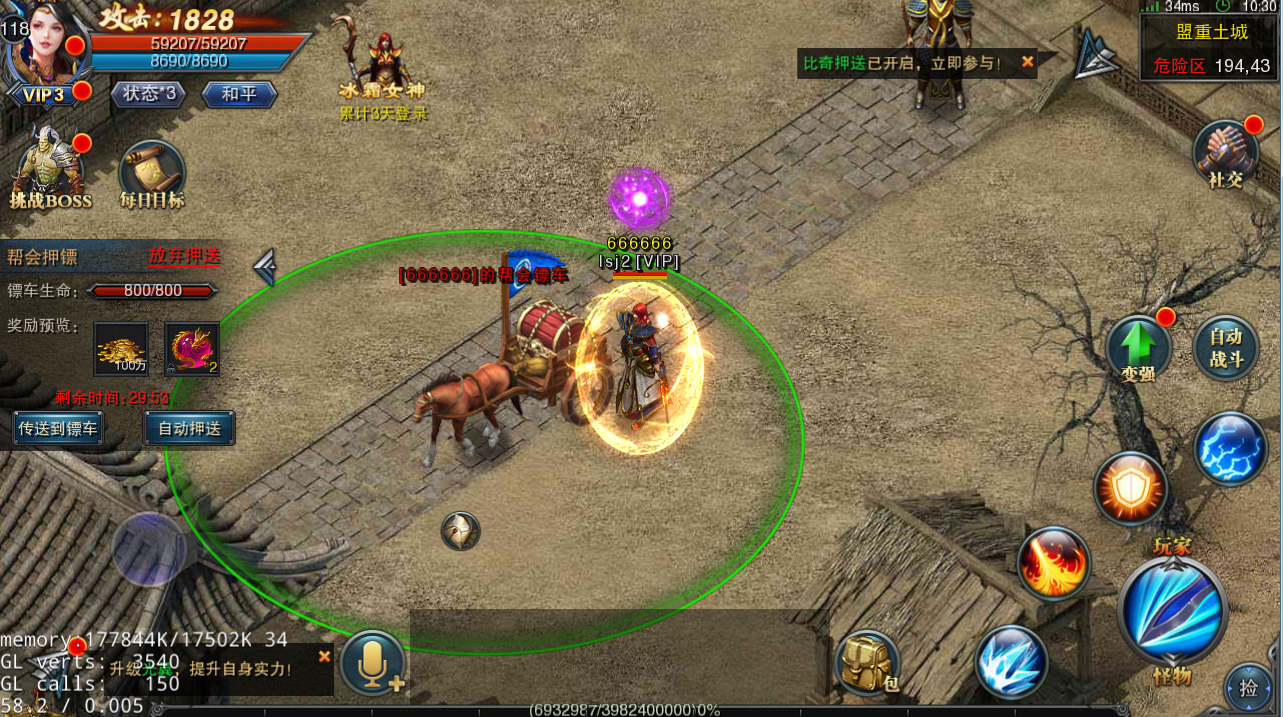The width and height of the screenshot is (1283, 717).
Task: Open the 每日目标 daily goals scroll
Action: click(152, 173)
